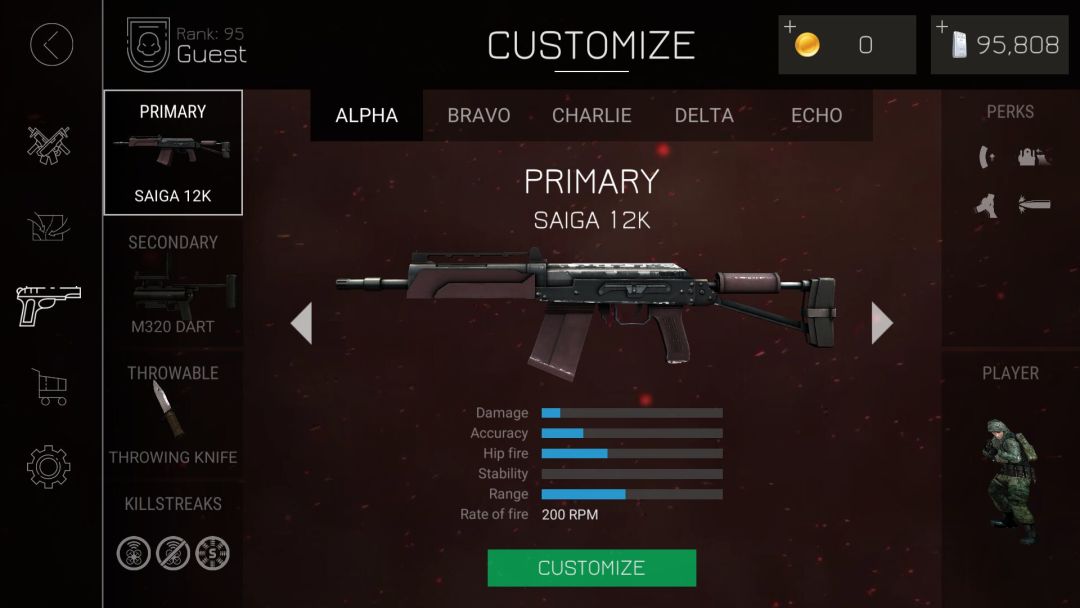This screenshot has width=1080, height=608.
Task: Show the Alpha loadout tab
Action: [366, 116]
